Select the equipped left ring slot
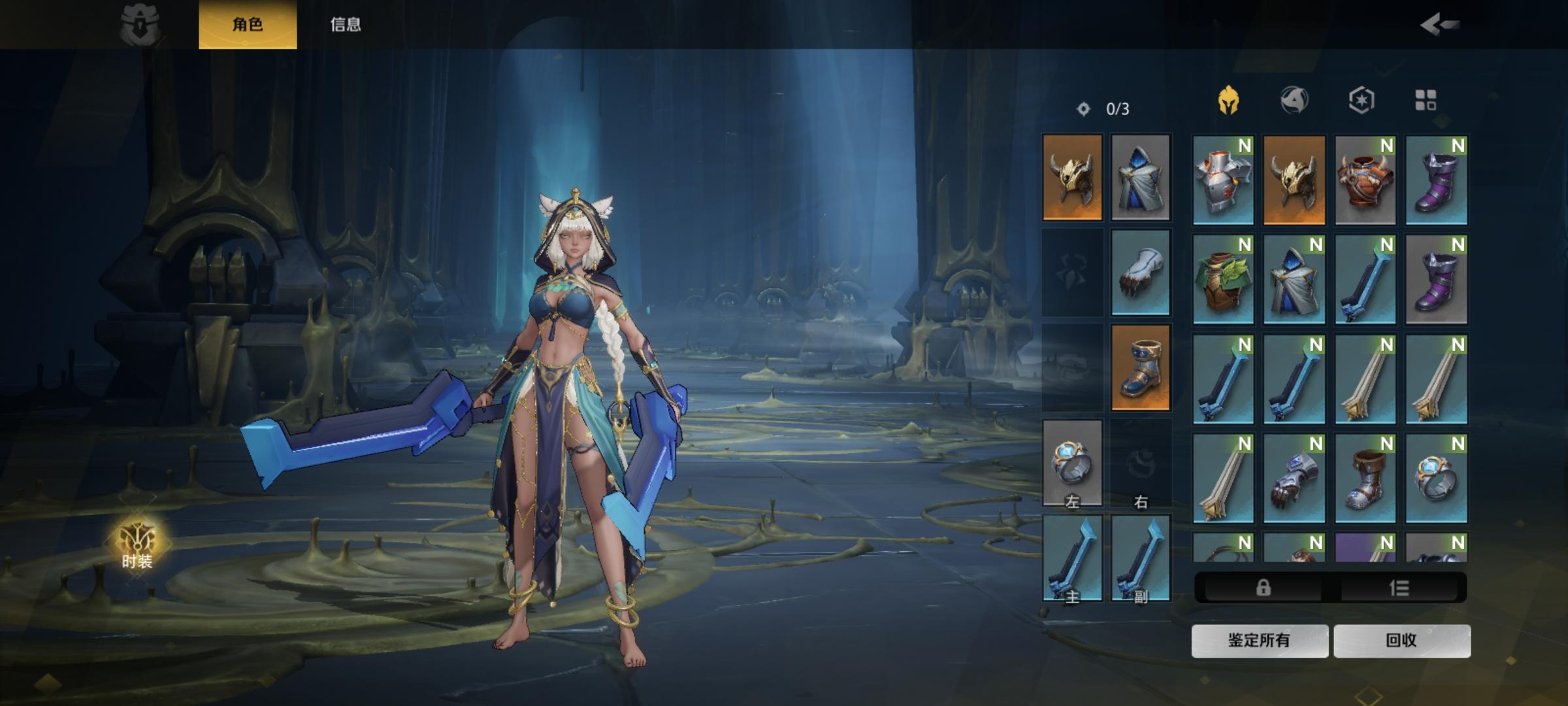This screenshot has height=706, width=1568. 1072,463
